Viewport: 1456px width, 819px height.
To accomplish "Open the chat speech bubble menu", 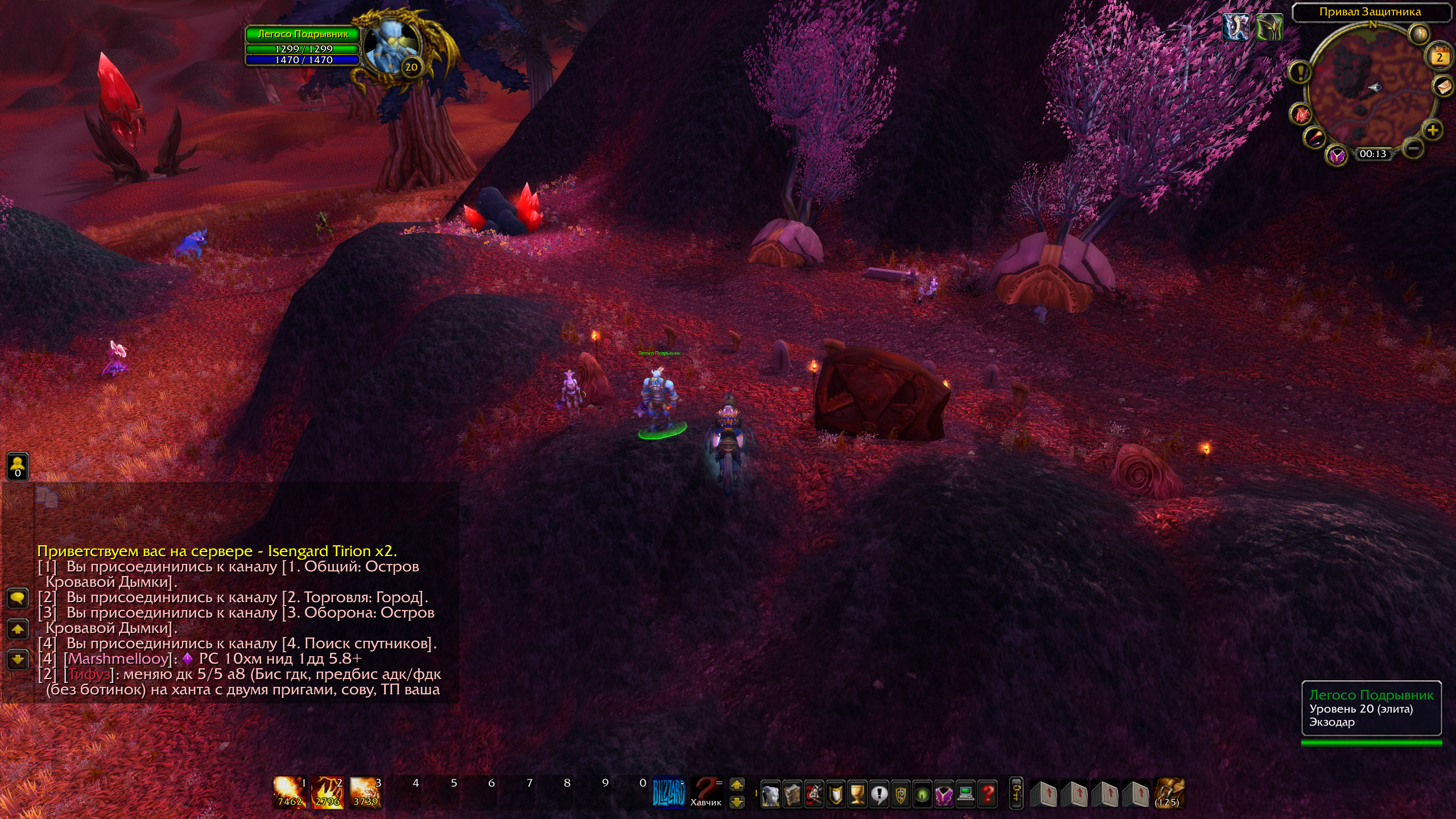I will [x=18, y=598].
